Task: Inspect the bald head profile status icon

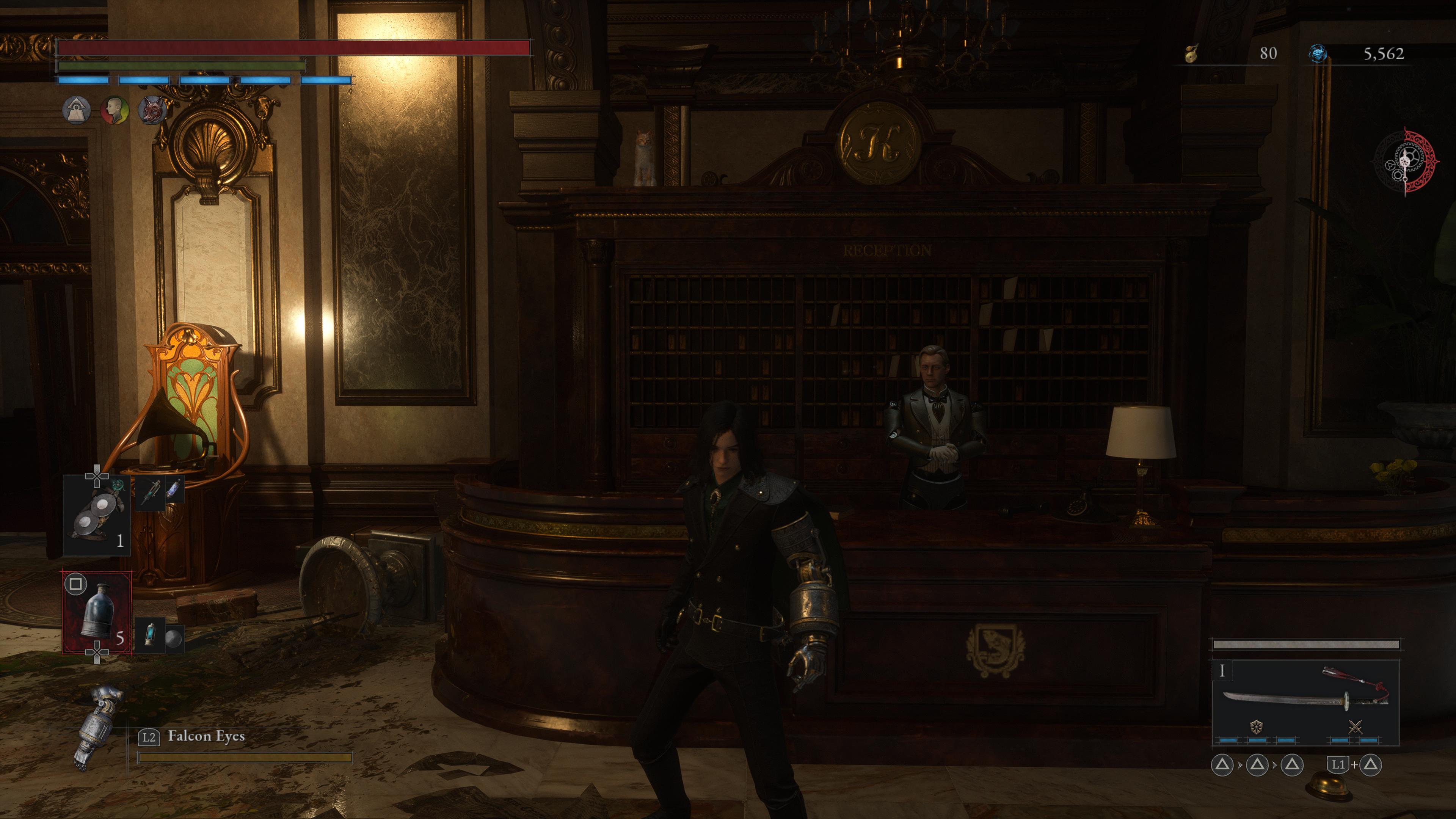Action: point(115,110)
